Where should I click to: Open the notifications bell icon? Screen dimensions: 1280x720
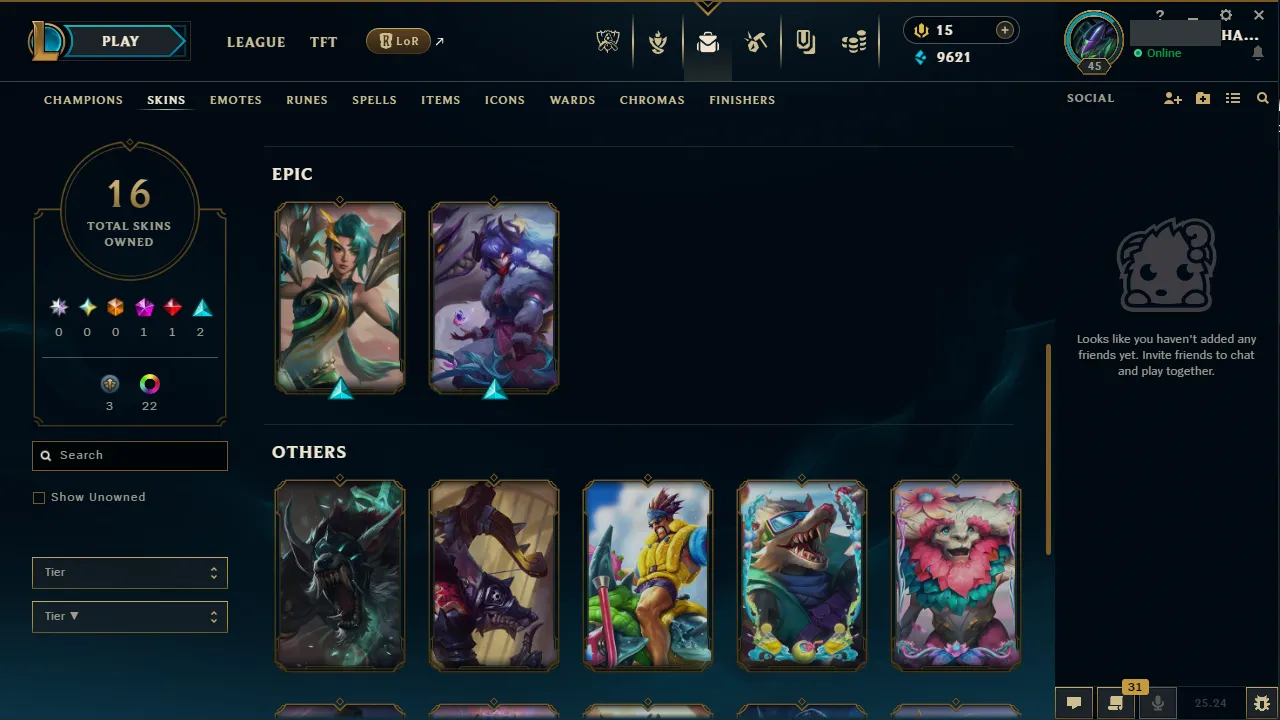(1258, 53)
